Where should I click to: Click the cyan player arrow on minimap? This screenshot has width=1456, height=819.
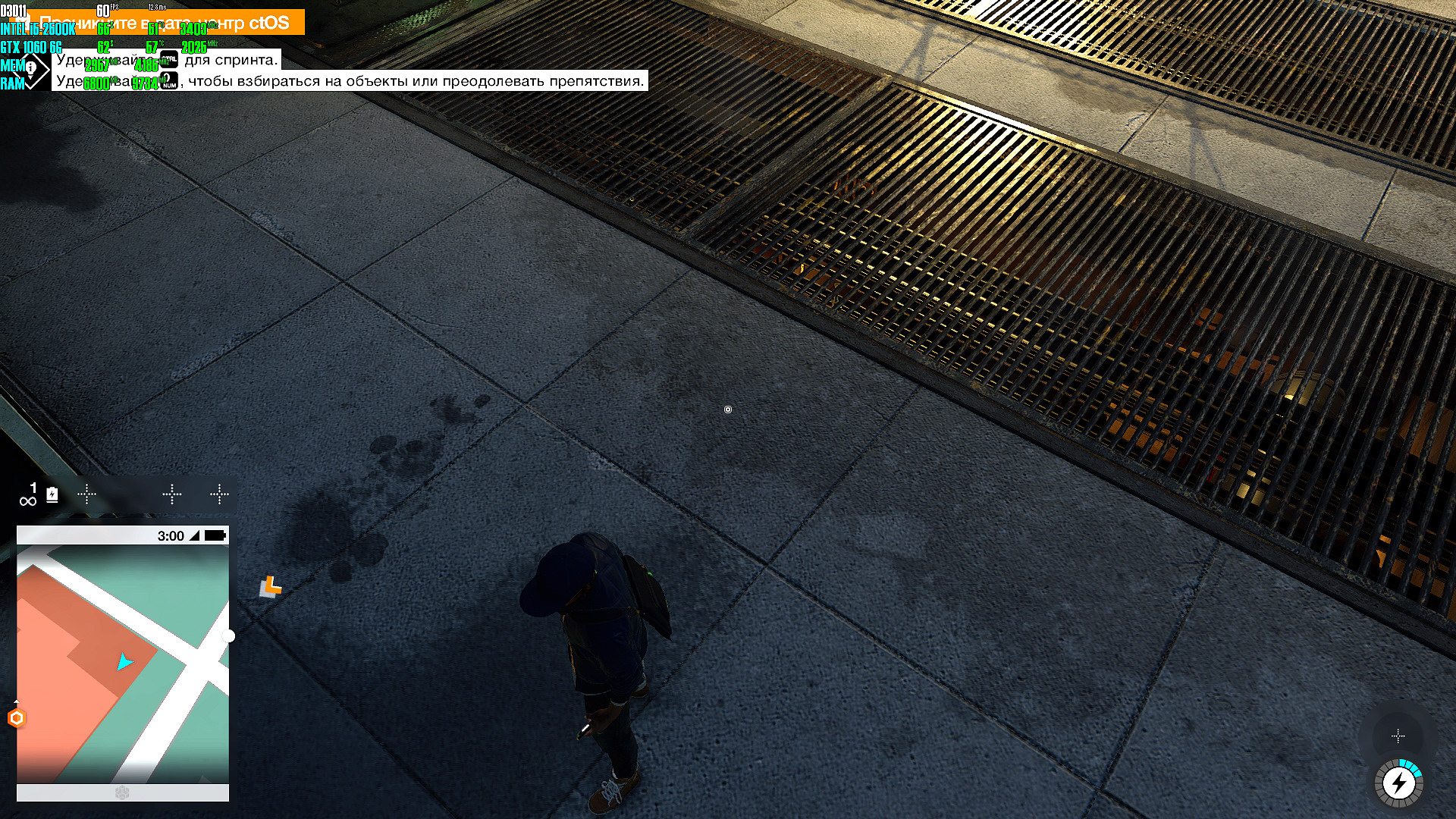pyautogui.click(x=124, y=662)
